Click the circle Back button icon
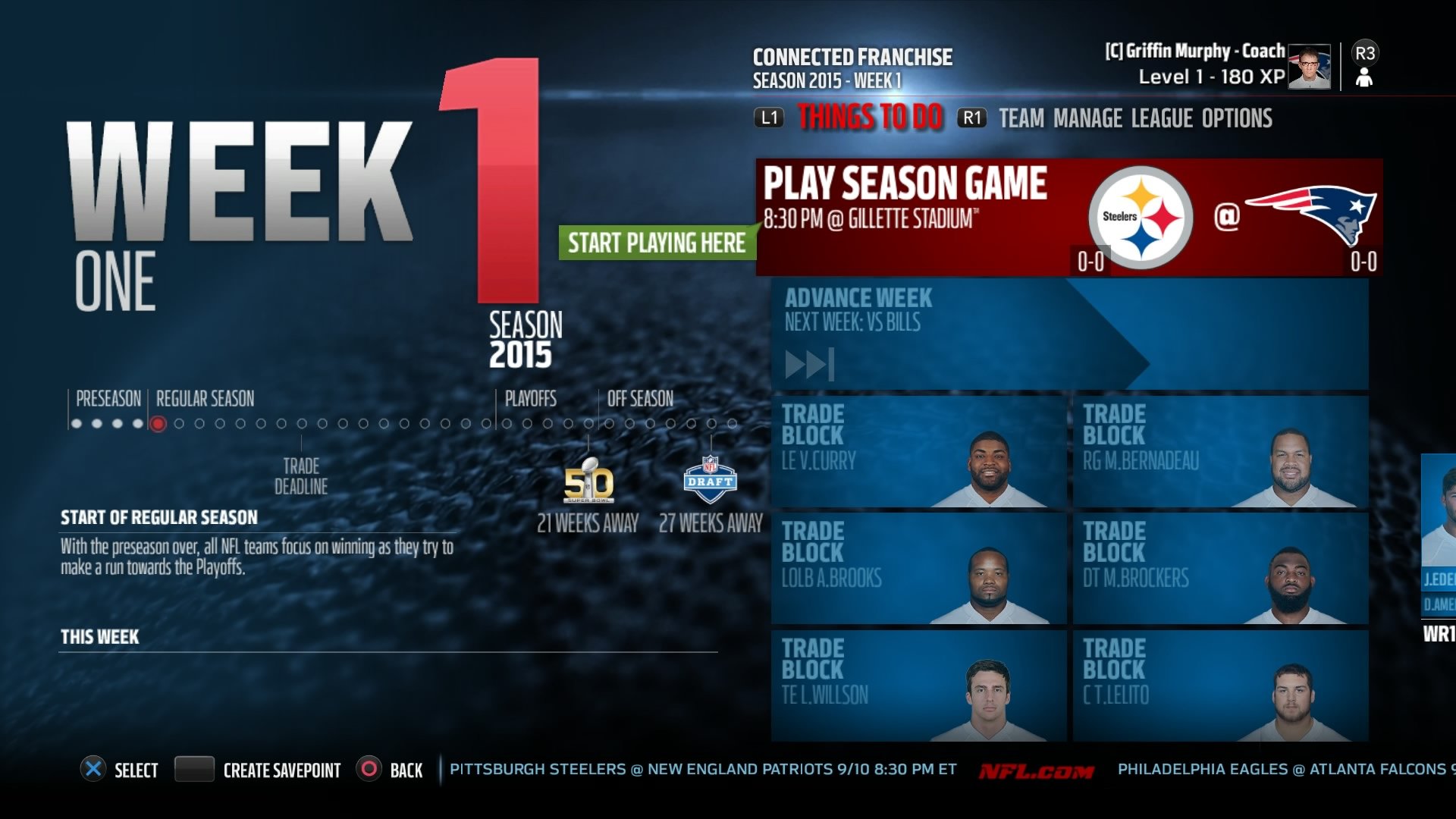The height and width of the screenshot is (819, 1456). pyautogui.click(x=369, y=770)
